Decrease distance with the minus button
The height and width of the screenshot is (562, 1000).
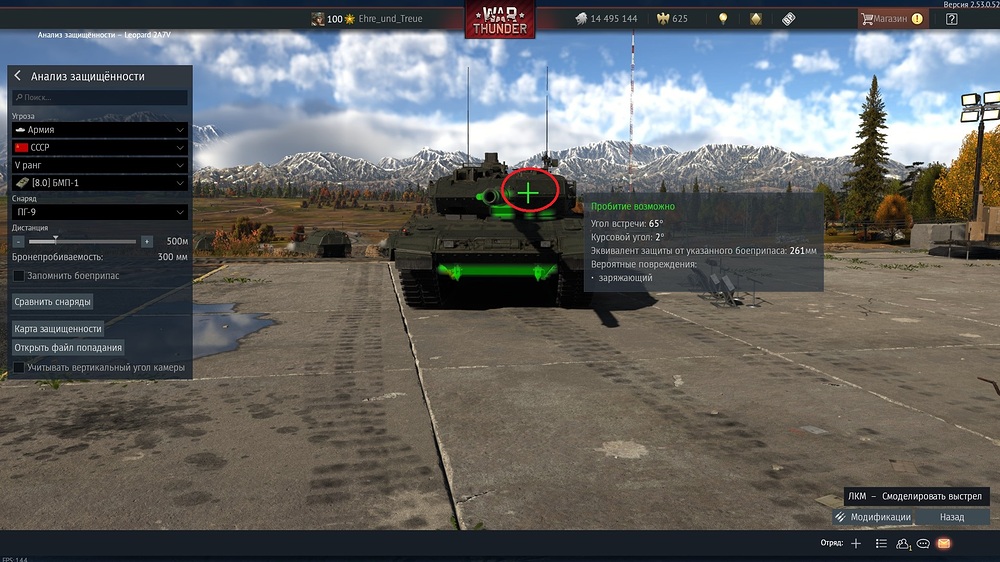coord(19,241)
